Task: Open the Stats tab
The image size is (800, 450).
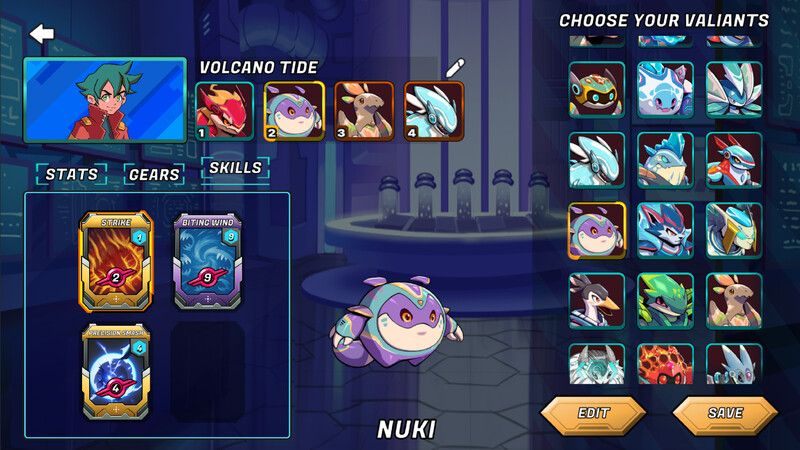Action: pyautogui.click(x=72, y=174)
